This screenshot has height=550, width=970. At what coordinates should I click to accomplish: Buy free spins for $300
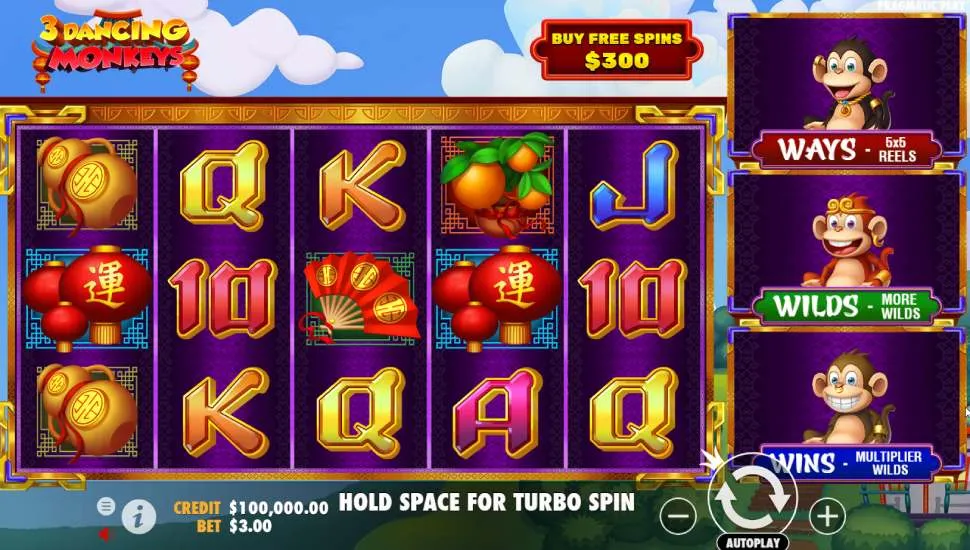[x=616, y=49]
